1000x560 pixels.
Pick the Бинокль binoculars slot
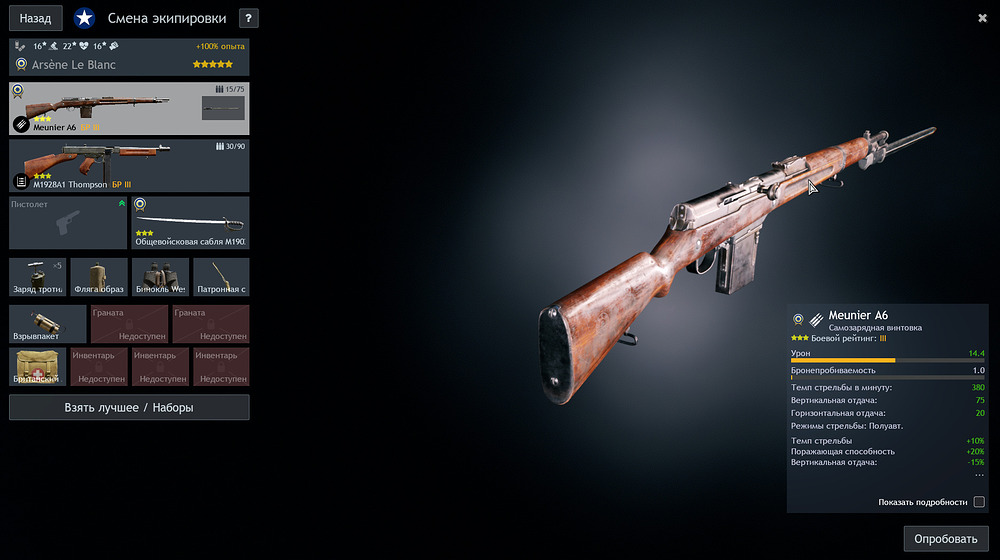[160, 277]
